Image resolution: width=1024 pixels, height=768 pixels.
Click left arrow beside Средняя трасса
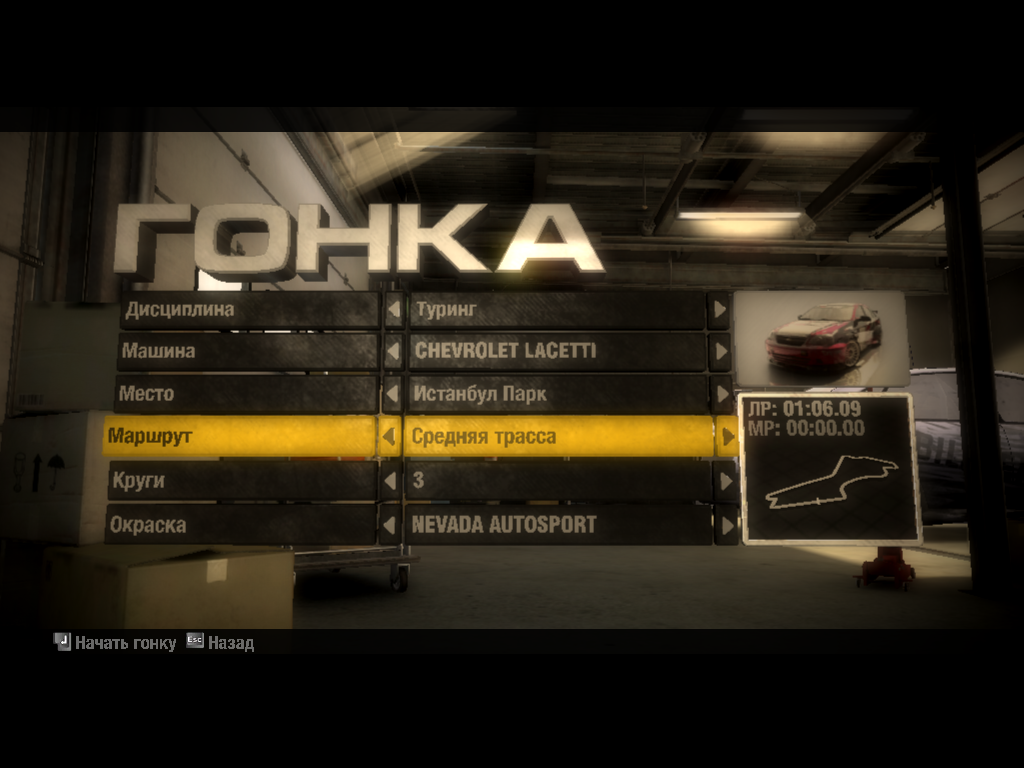tap(390, 437)
